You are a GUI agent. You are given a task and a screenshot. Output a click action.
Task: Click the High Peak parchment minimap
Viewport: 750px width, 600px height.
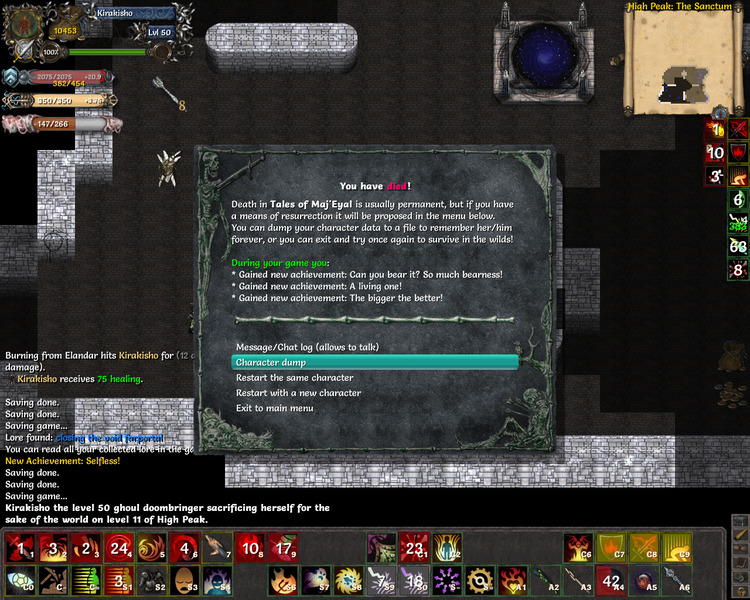(x=685, y=58)
